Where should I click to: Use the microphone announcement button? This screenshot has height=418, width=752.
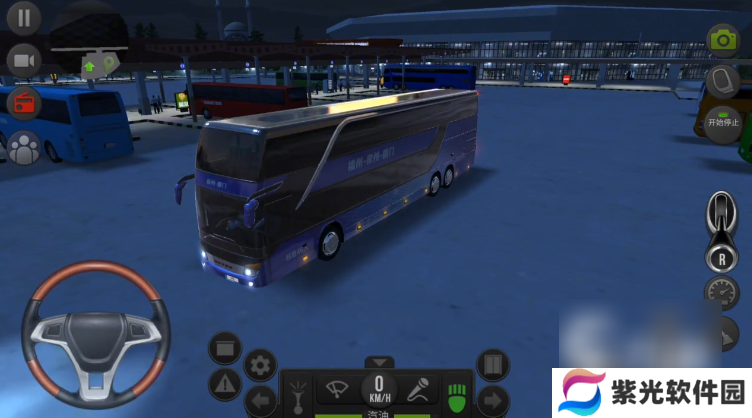tap(418, 389)
